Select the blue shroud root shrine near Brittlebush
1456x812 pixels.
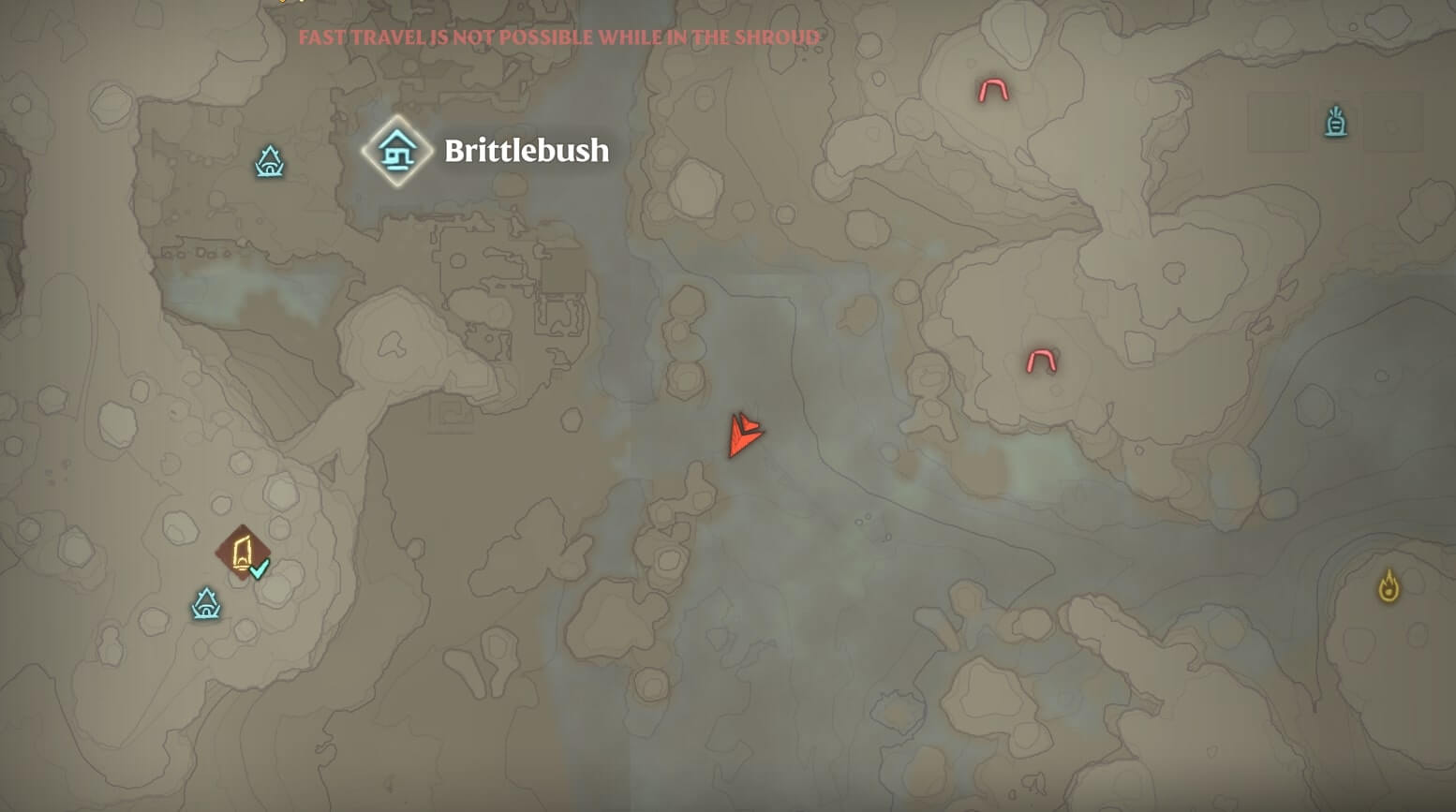point(270,162)
